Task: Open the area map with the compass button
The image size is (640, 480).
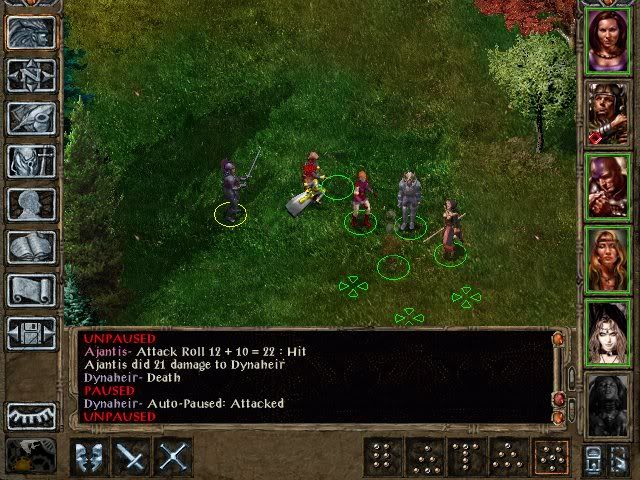Action: [31, 75]
